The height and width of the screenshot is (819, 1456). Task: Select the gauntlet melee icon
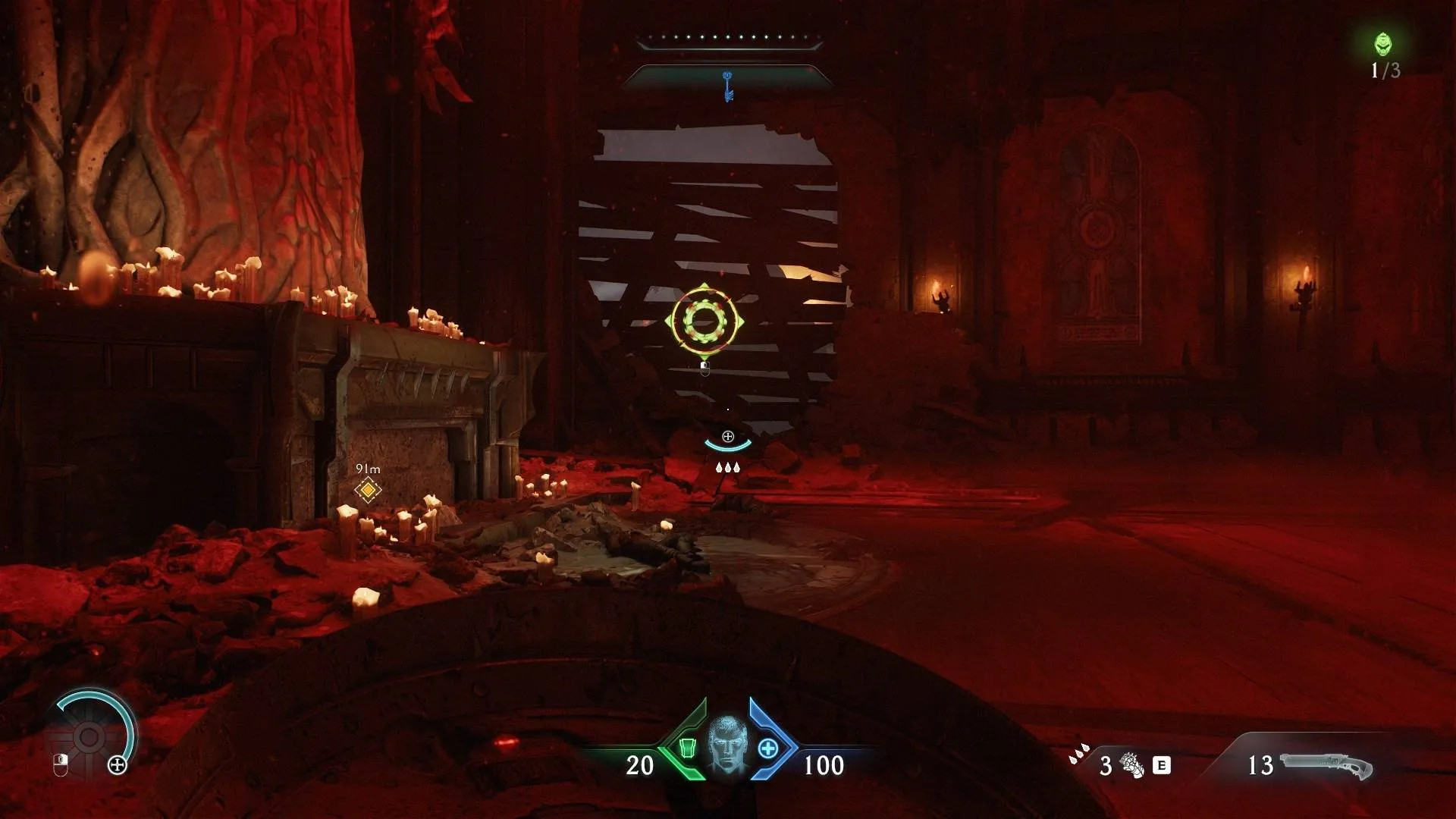1131,765
